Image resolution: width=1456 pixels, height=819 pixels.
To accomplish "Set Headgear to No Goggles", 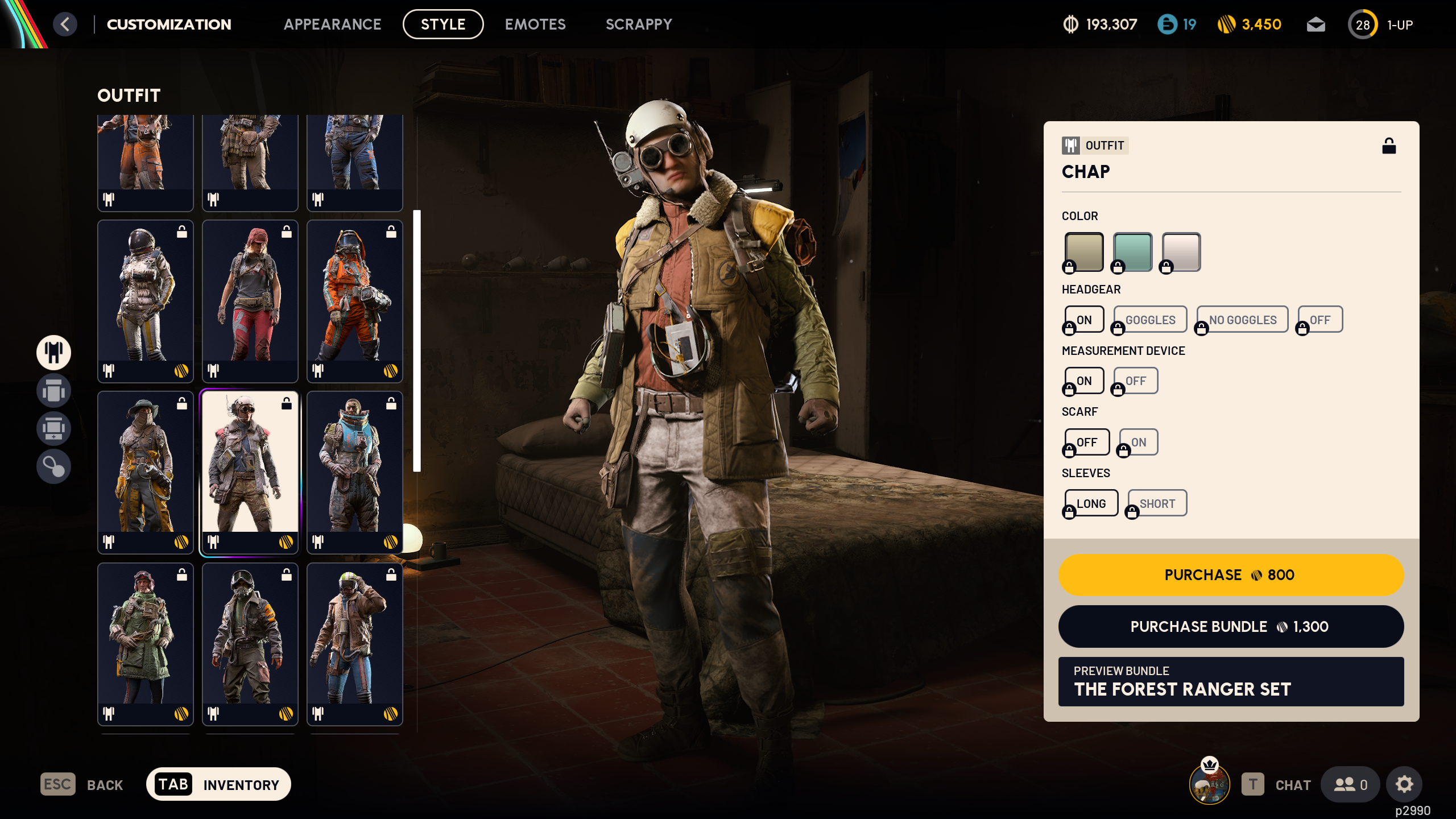I will [1242, 319].
